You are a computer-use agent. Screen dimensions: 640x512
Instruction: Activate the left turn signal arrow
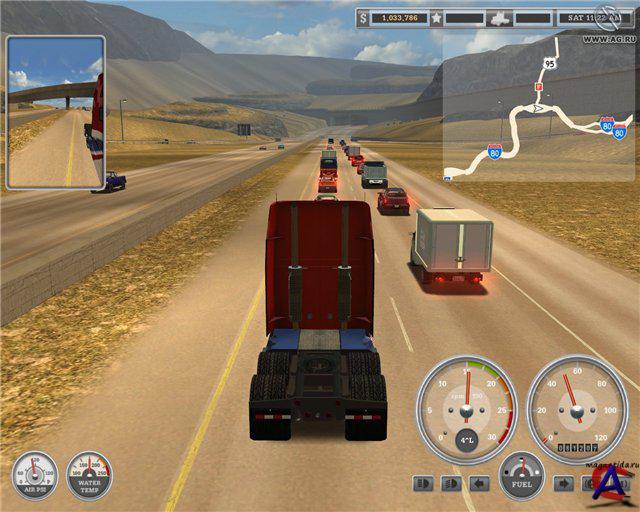(x=480, y=484)
